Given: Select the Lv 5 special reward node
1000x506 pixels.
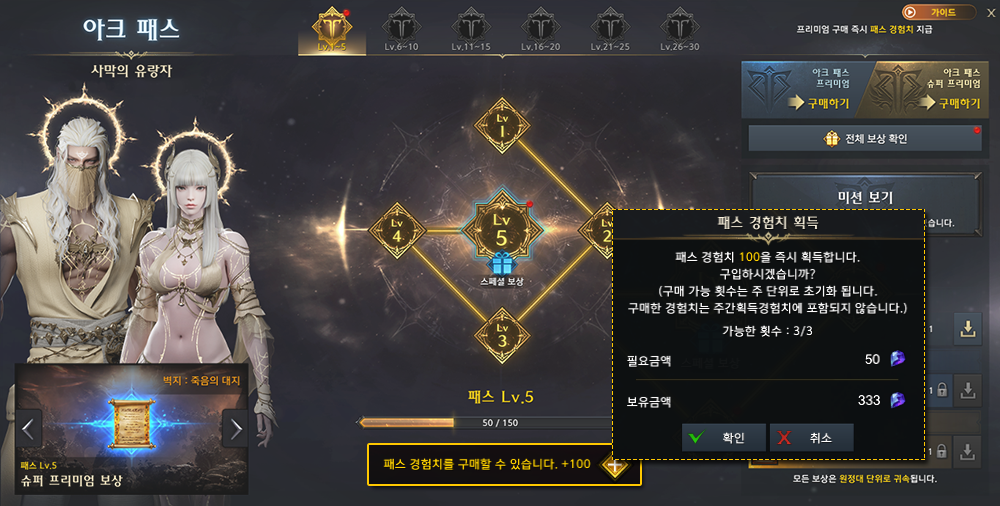Looking at the screenshot, I should 501,230.
